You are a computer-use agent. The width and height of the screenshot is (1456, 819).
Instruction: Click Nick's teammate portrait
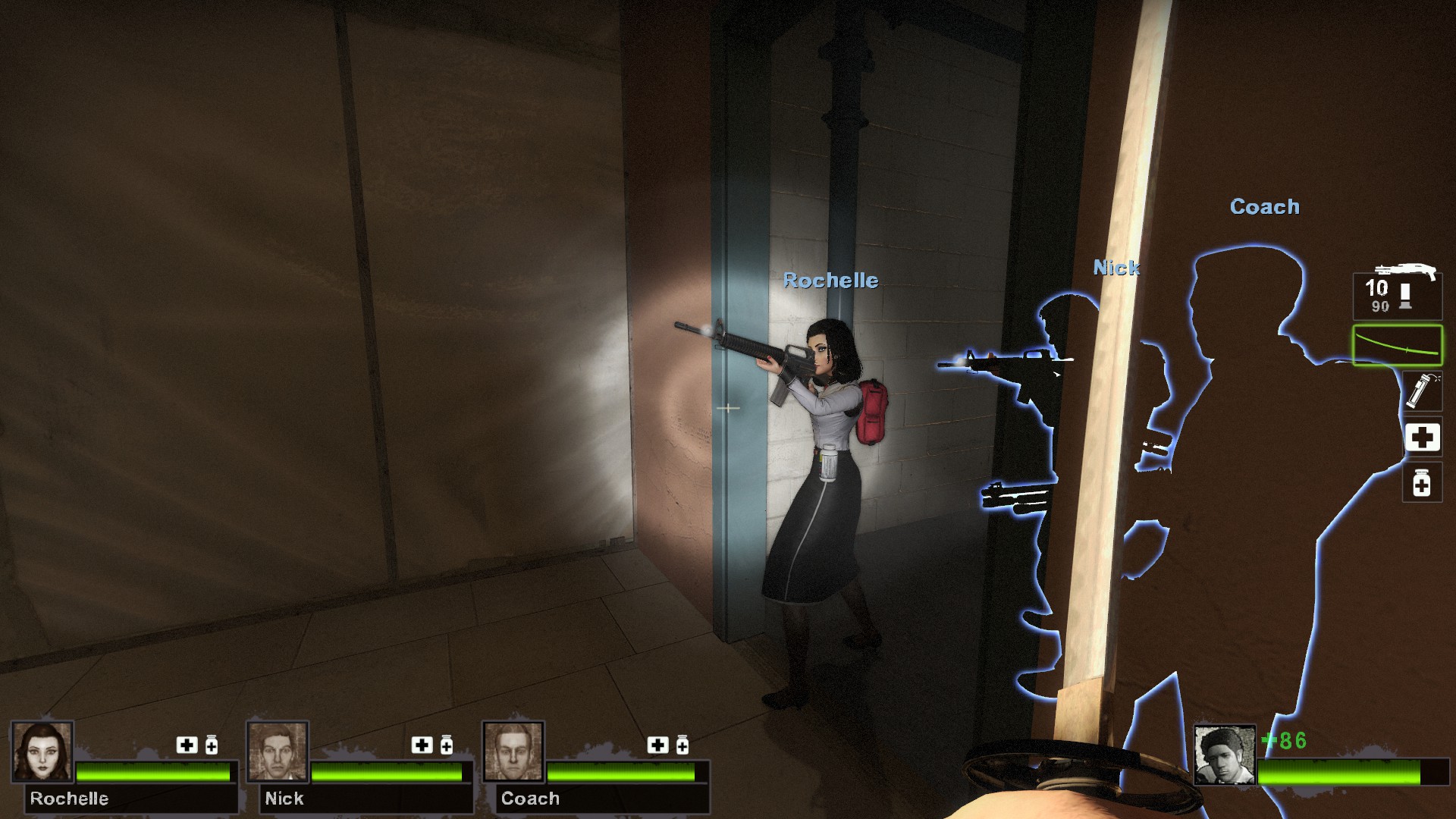coord(278,752)
